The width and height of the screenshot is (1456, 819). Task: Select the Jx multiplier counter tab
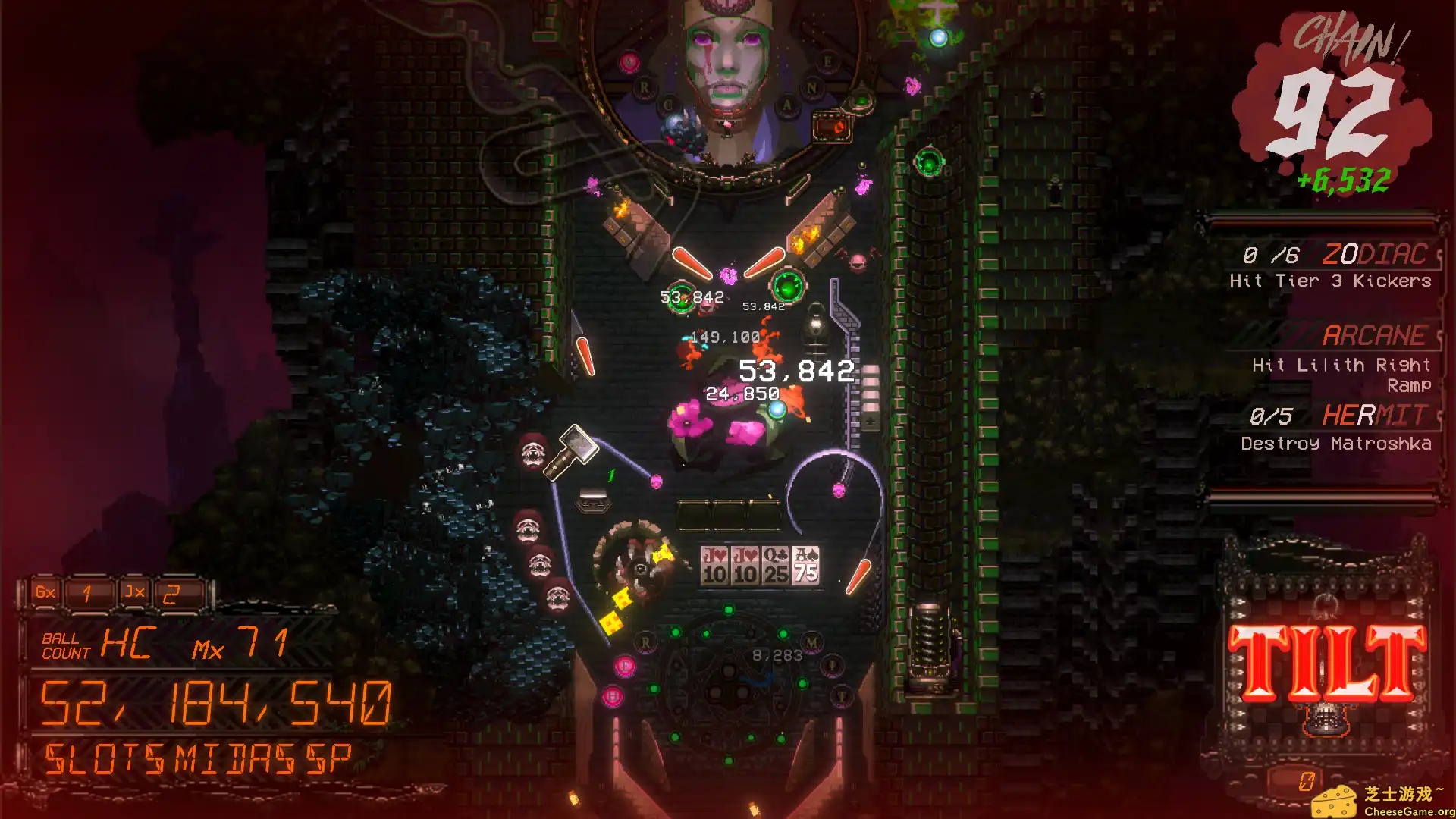[x=133, y=593]
